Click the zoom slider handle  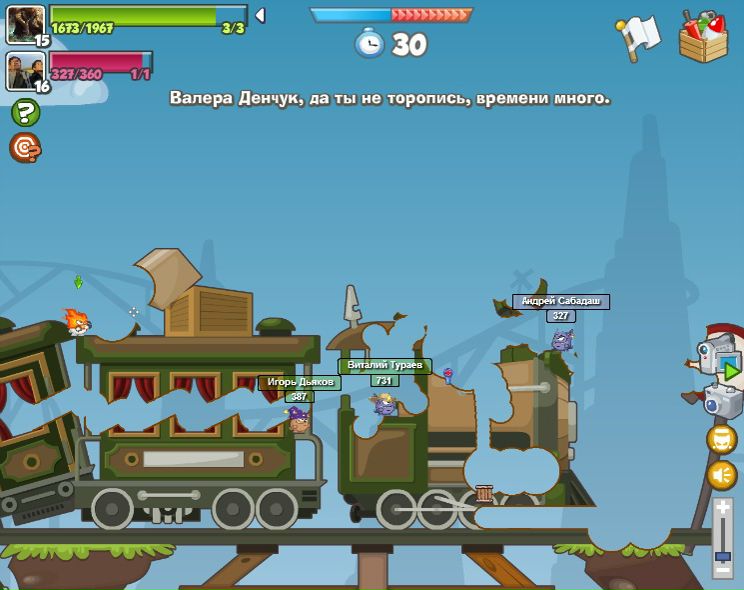pos(722,554)
